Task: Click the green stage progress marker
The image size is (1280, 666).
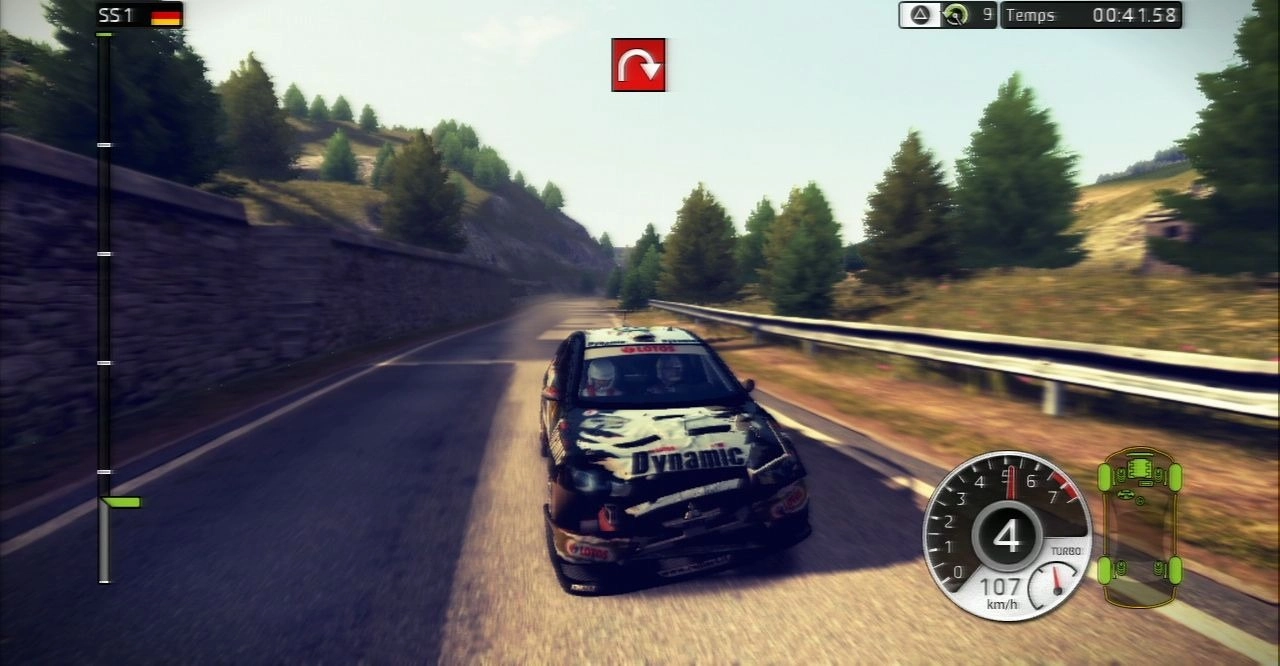Action: pyautogui.click(x=122, y=502)
